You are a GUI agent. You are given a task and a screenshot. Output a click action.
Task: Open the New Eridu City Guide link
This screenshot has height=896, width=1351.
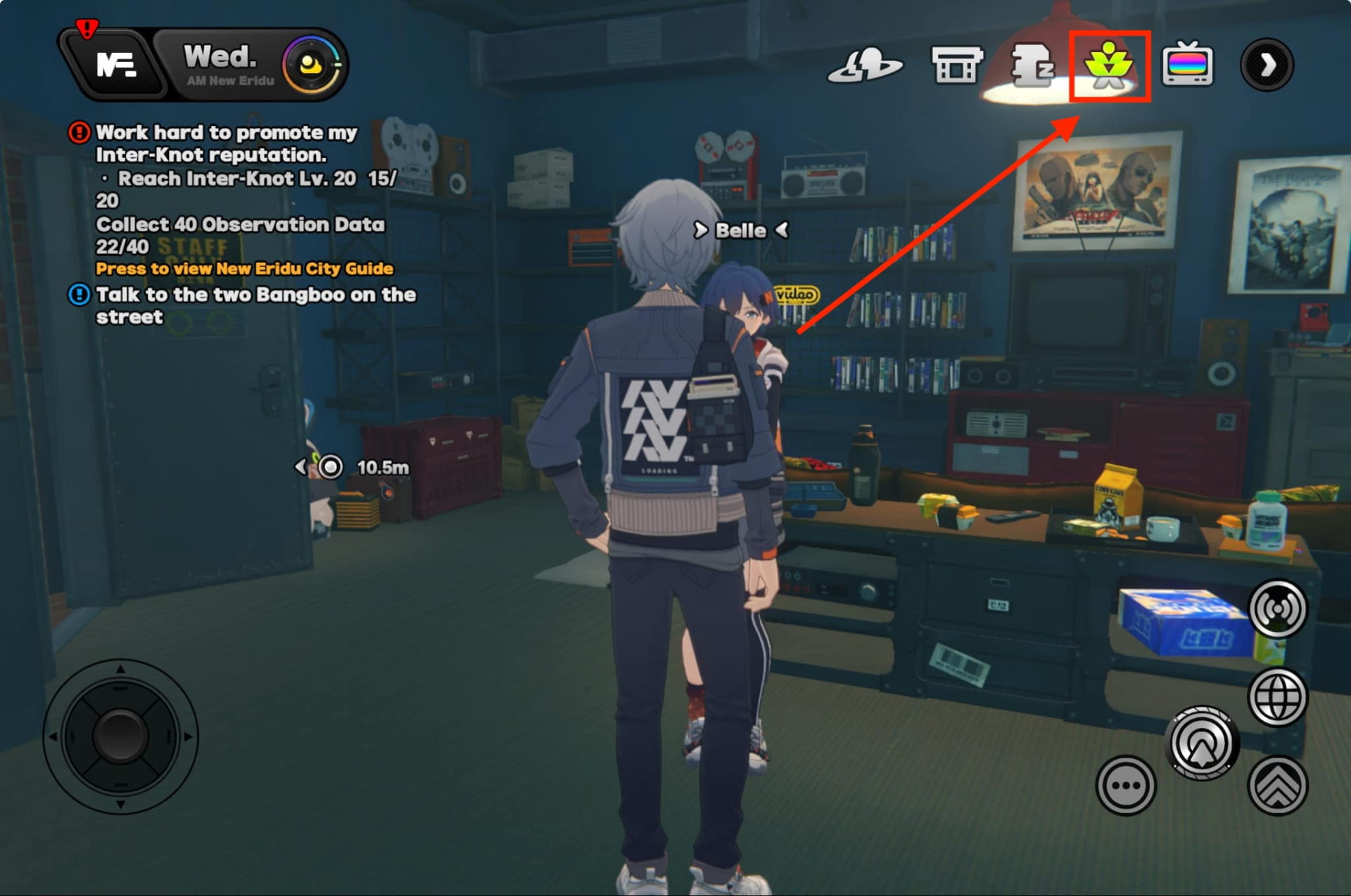click(244, 269)
